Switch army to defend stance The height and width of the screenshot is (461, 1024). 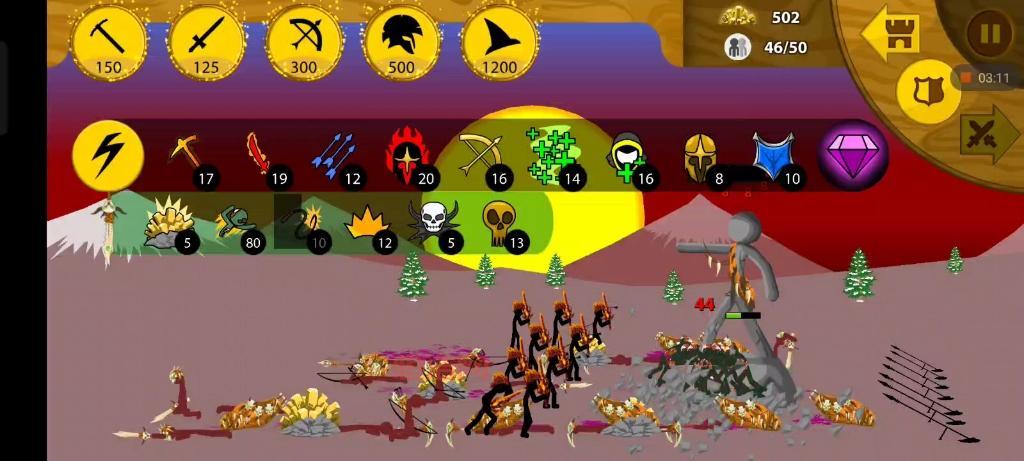[x=928, y=91]
